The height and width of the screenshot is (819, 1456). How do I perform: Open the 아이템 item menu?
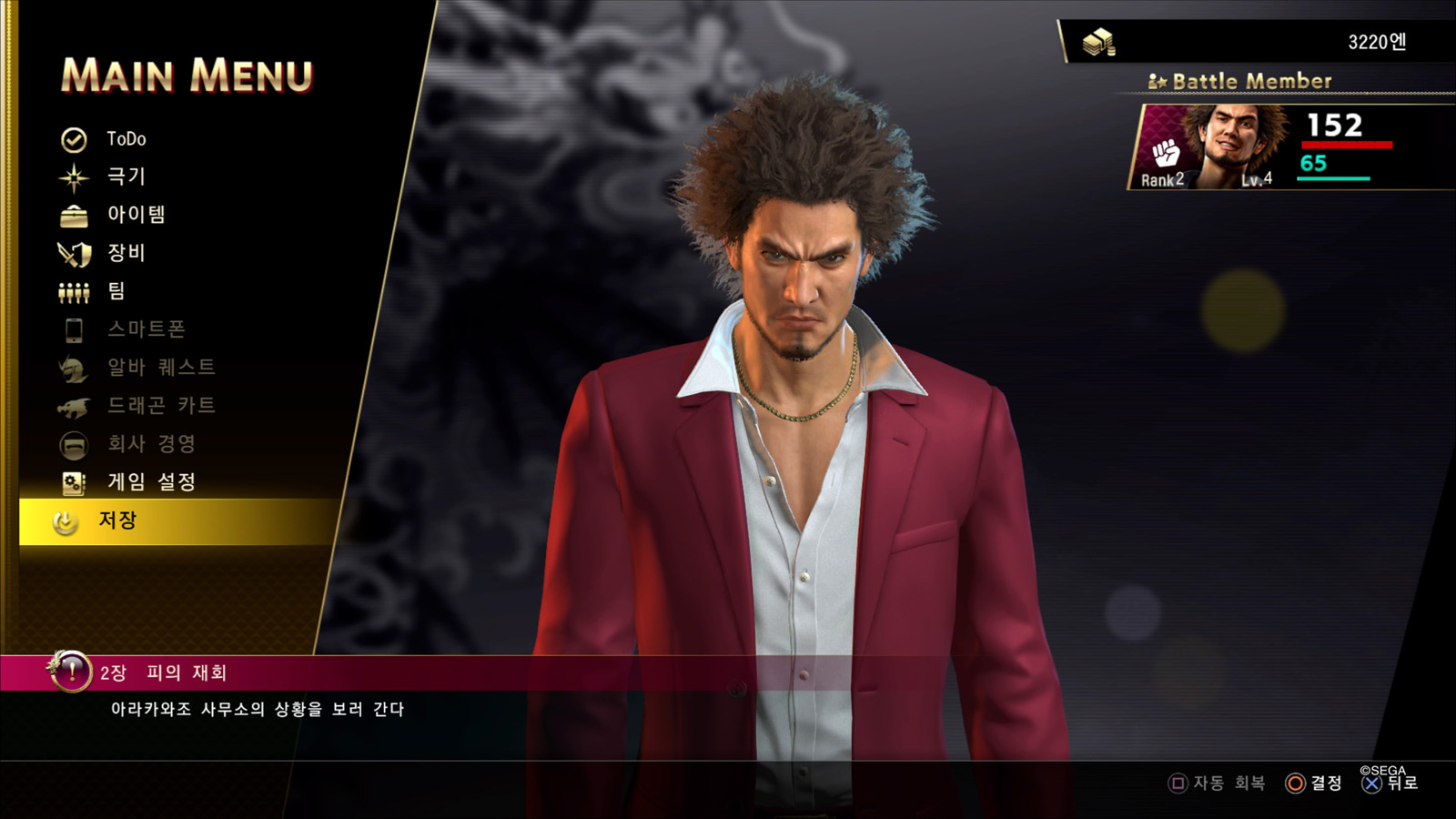click(136, 215)
